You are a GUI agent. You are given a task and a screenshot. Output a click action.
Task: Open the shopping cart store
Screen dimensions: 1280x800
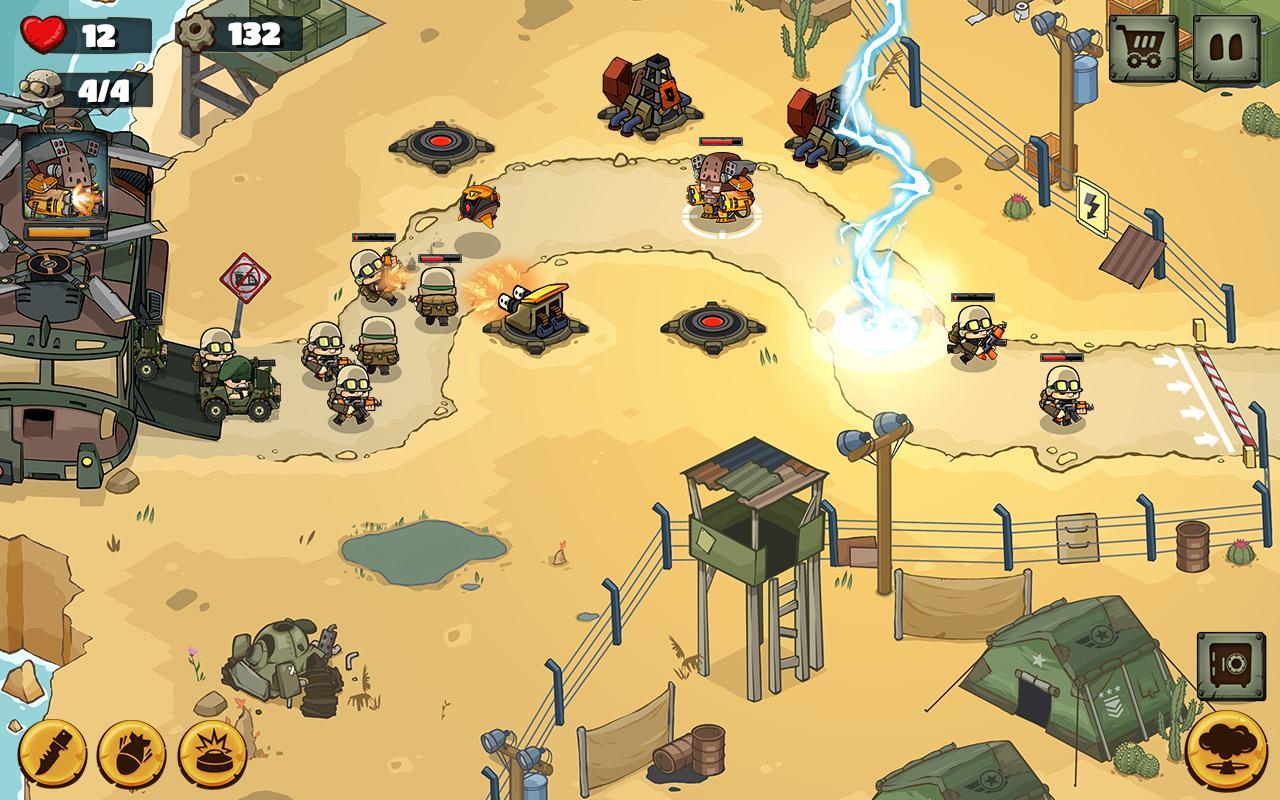click(x=1142, y=47)
